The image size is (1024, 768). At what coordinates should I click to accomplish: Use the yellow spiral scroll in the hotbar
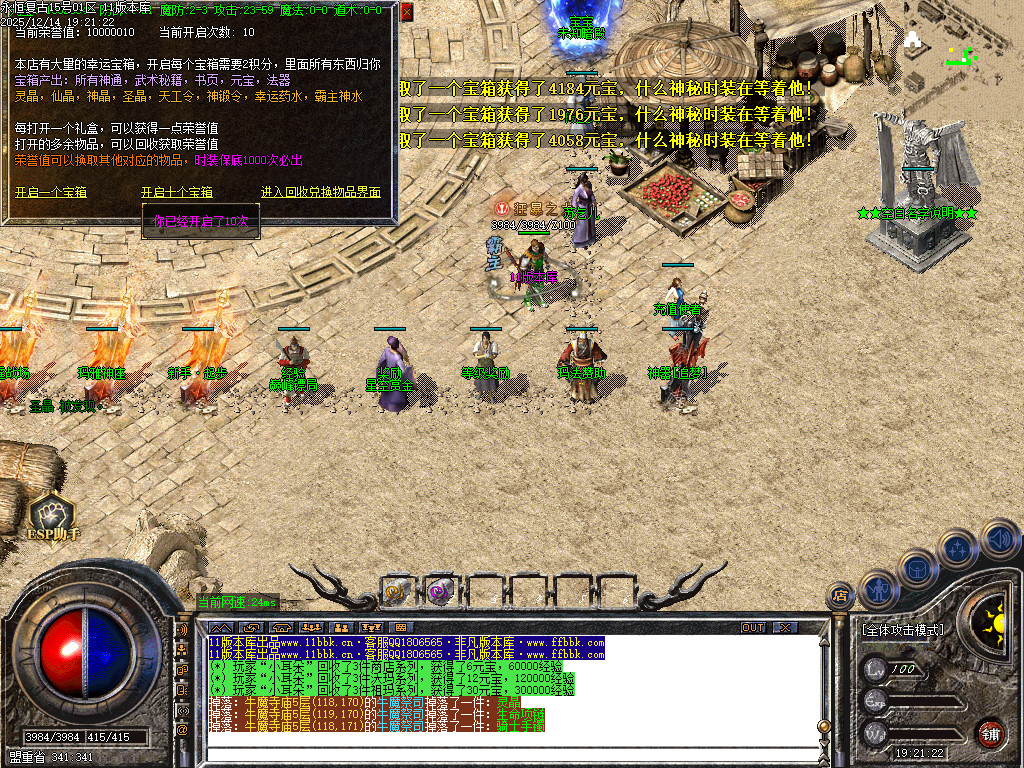pos(397,591)
